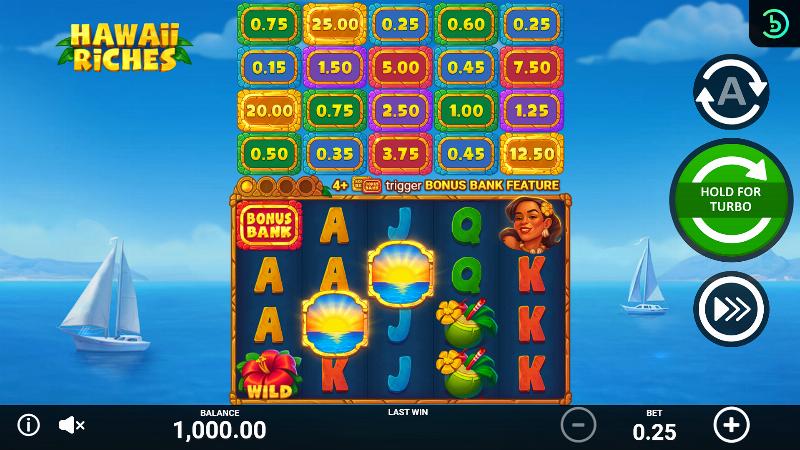This screenshot has width=800, height=450.
Task: Enable autoplay with the A button
Action: pyautogui.click(x=731, y=92)
